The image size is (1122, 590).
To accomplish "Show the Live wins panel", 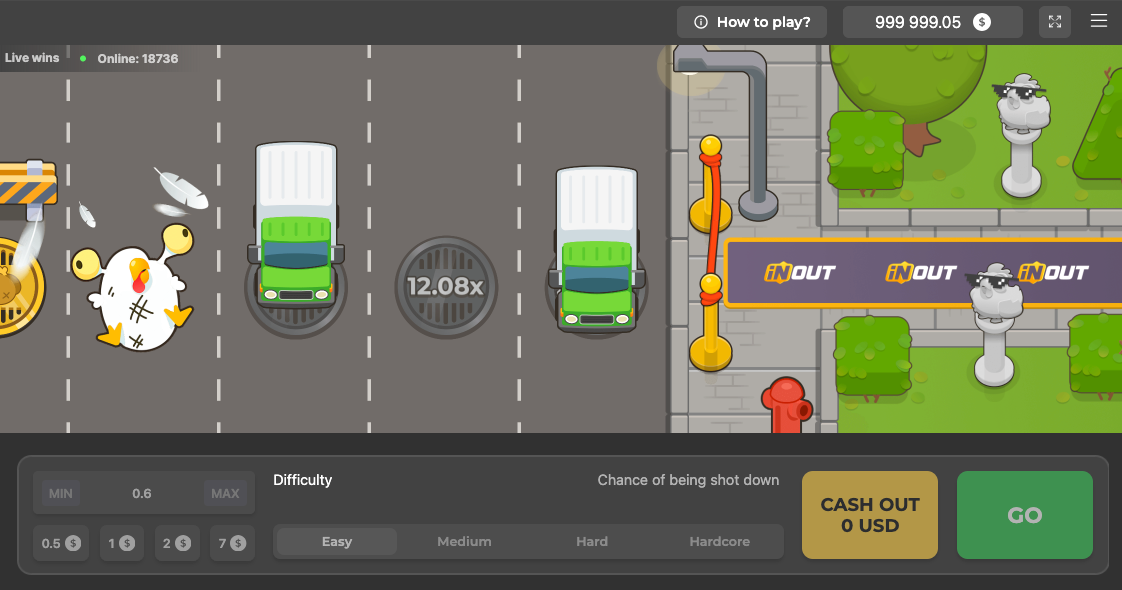I will click(32, 58).
